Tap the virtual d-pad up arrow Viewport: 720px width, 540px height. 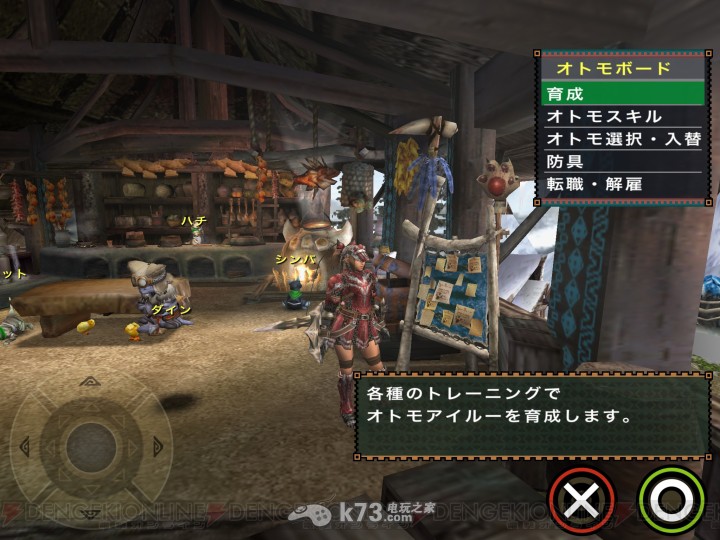point(91,382)
